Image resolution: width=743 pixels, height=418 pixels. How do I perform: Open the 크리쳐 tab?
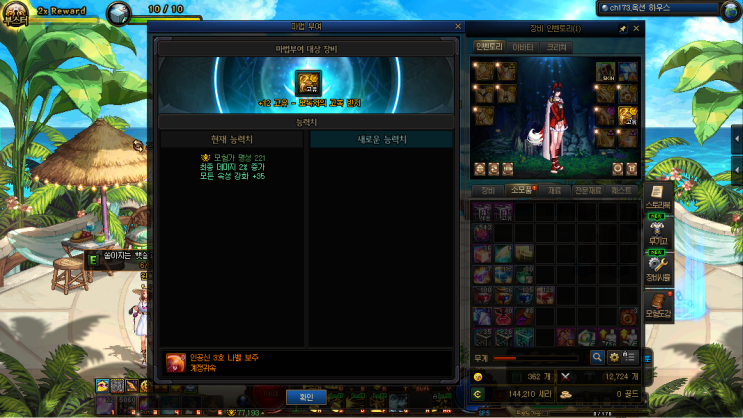[x=556, y=46]
